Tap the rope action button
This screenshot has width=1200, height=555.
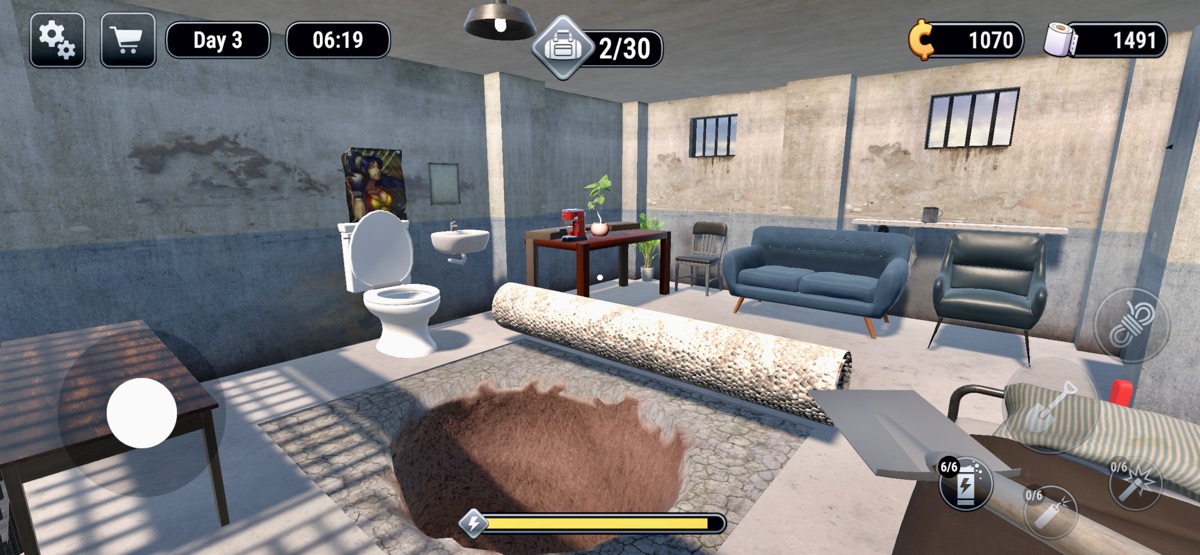[x=1132, y=324]
